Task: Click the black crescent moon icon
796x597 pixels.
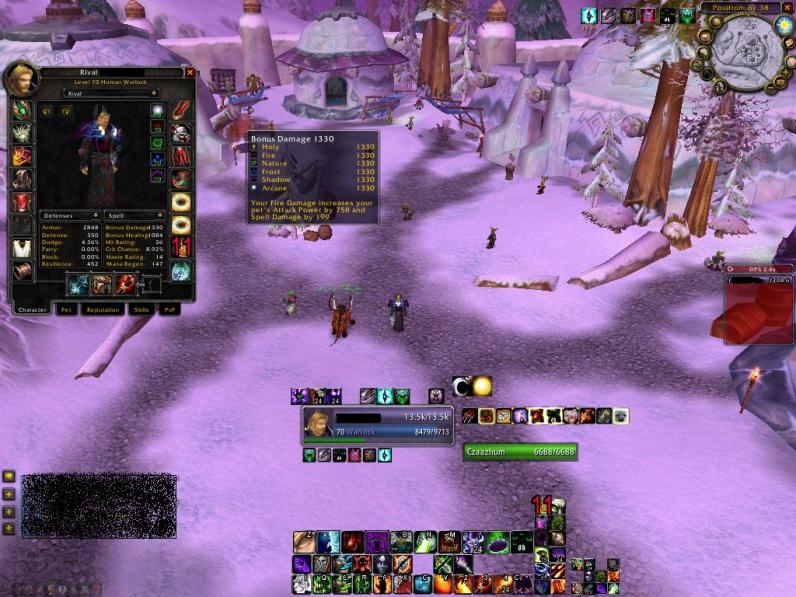Action: point(461,386)
